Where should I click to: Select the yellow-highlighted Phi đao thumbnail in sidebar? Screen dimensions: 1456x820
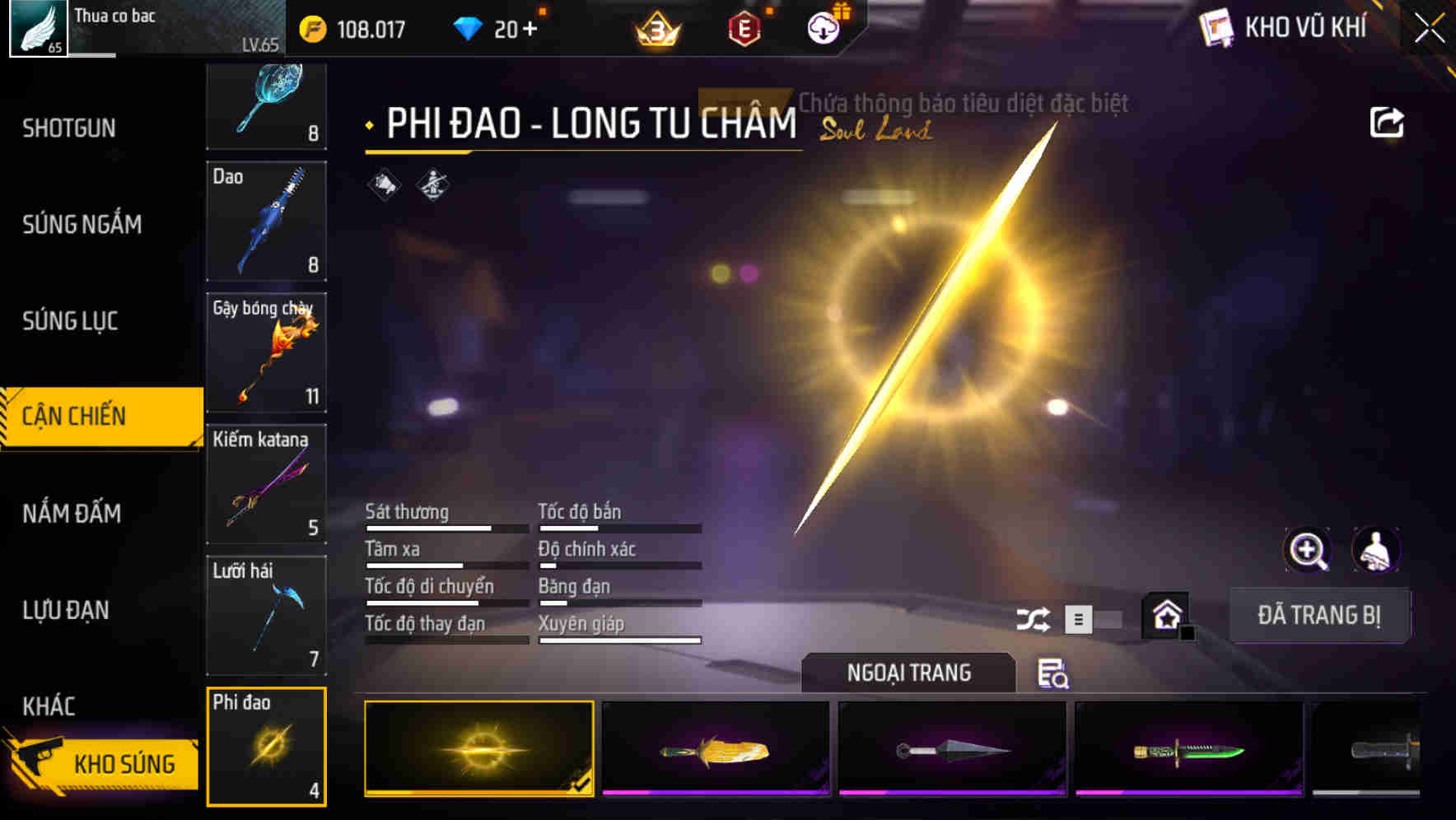pos(267,745)
